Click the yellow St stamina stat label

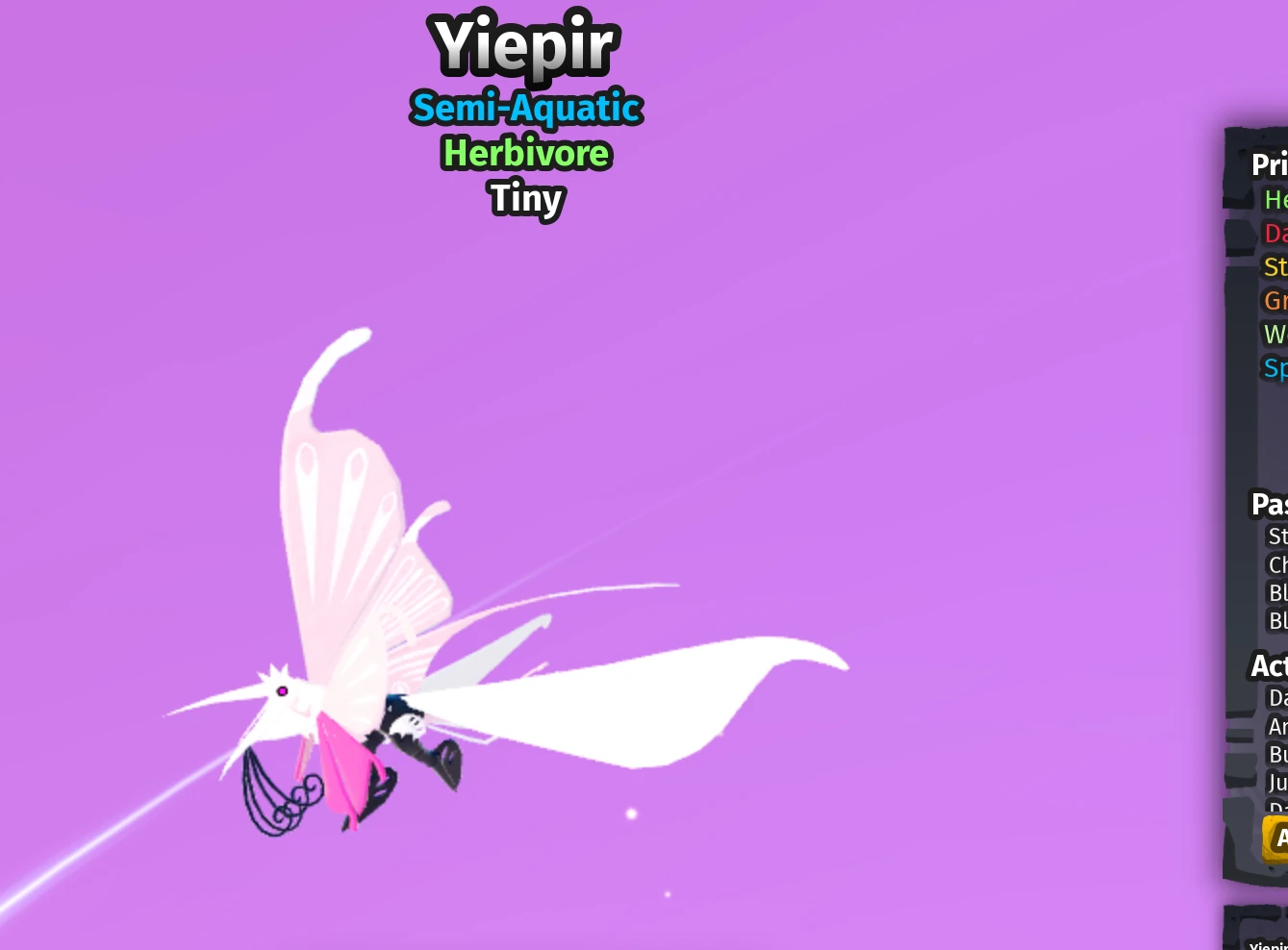point(1275,266)
